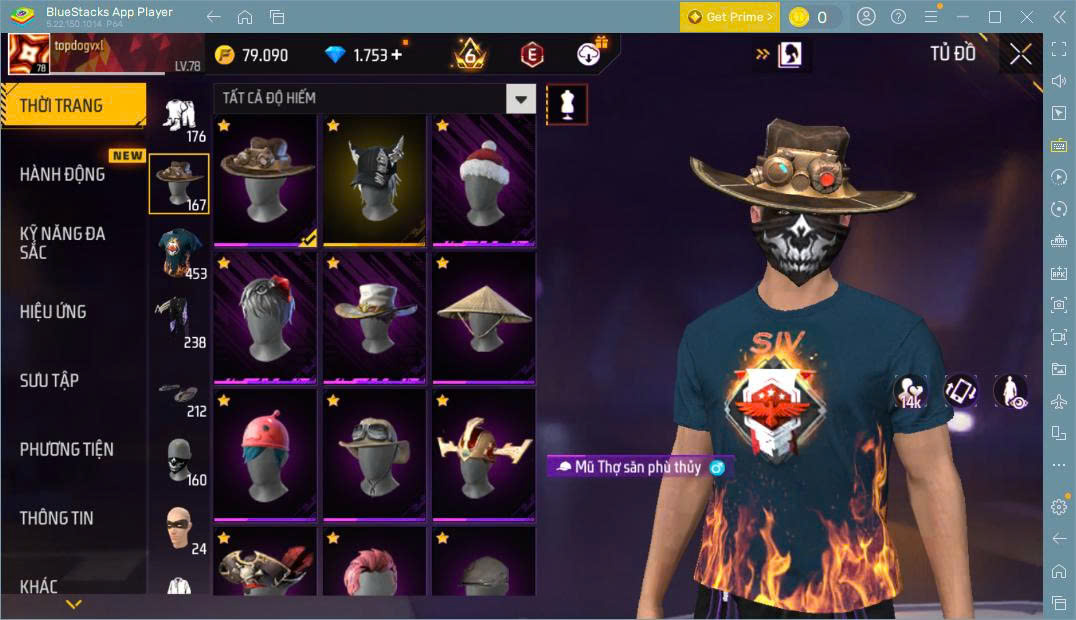This screenshot has height=620, width=1076.
Task: Toggle character visibility eye icon
Action: click(x=1011, y=391)
